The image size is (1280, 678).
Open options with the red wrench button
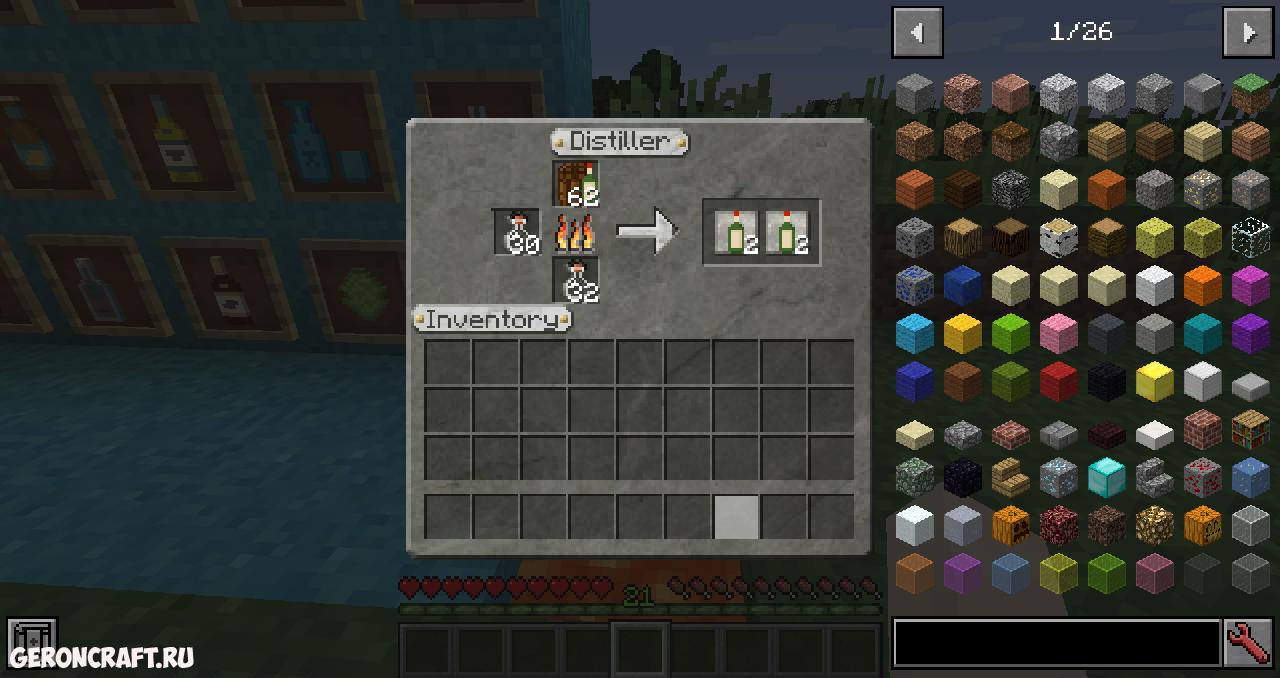tap(1248, 643)
